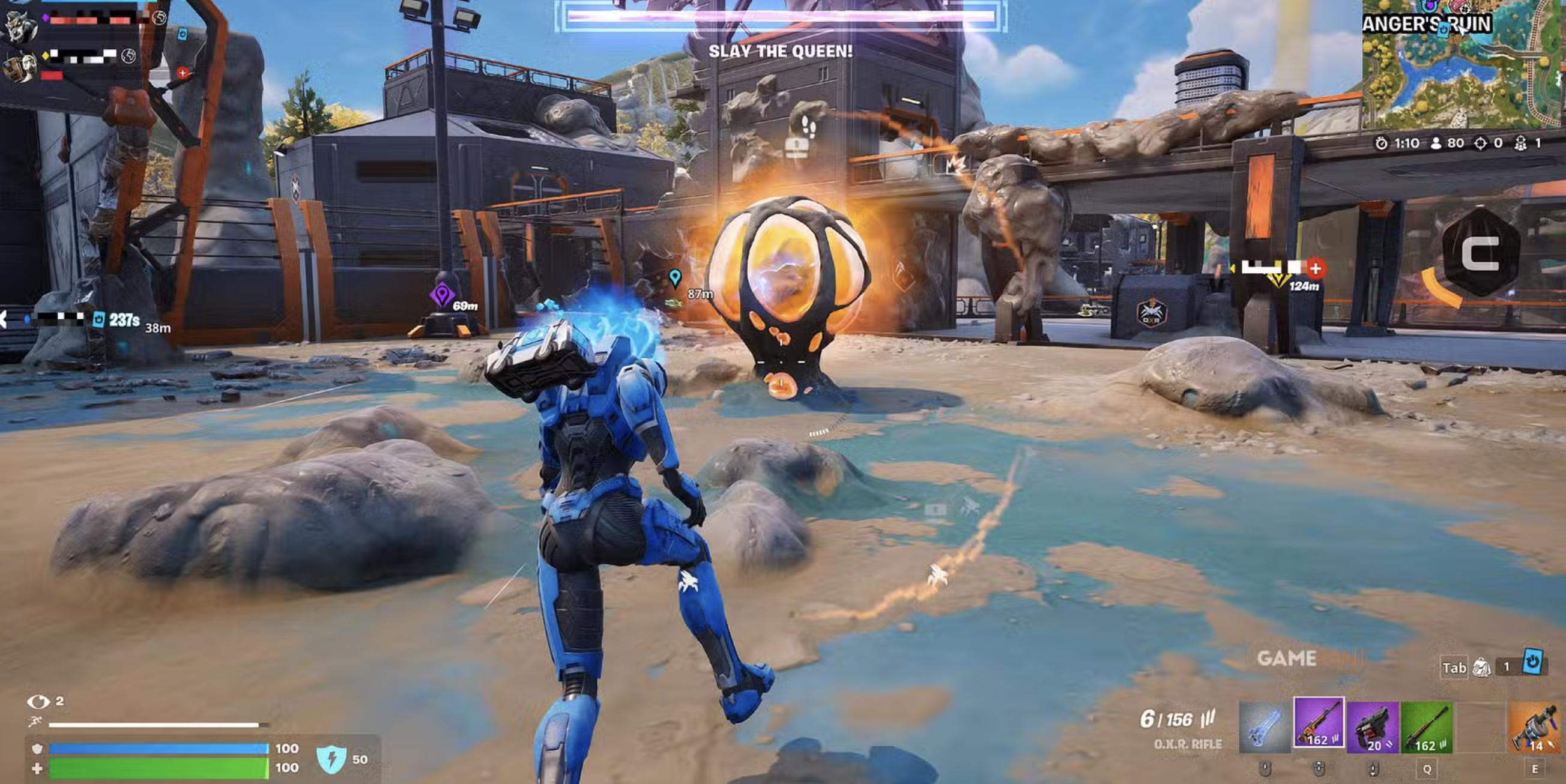1566x784 pixels.
Task: Switch to the green rifle slot
Action: [1426, 728]
